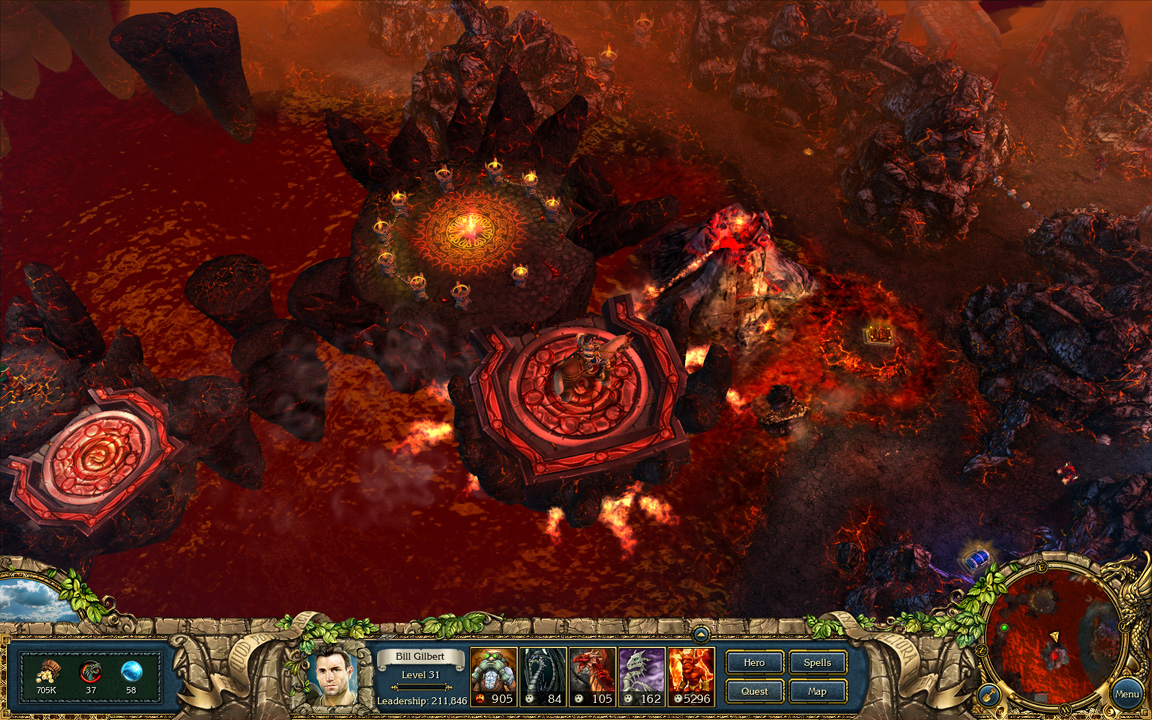
Task: Open the Spells book
Action: [x=817, y=662]
